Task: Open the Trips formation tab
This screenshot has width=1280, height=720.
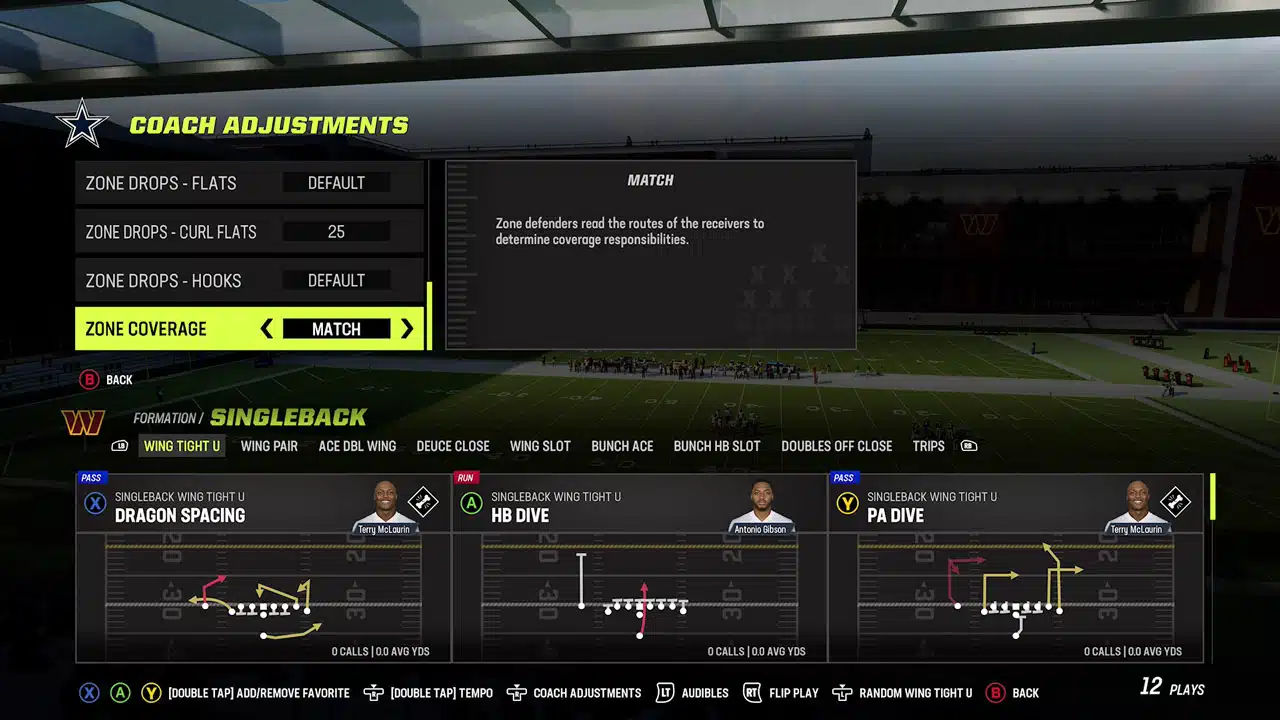Action: (928, 446)
